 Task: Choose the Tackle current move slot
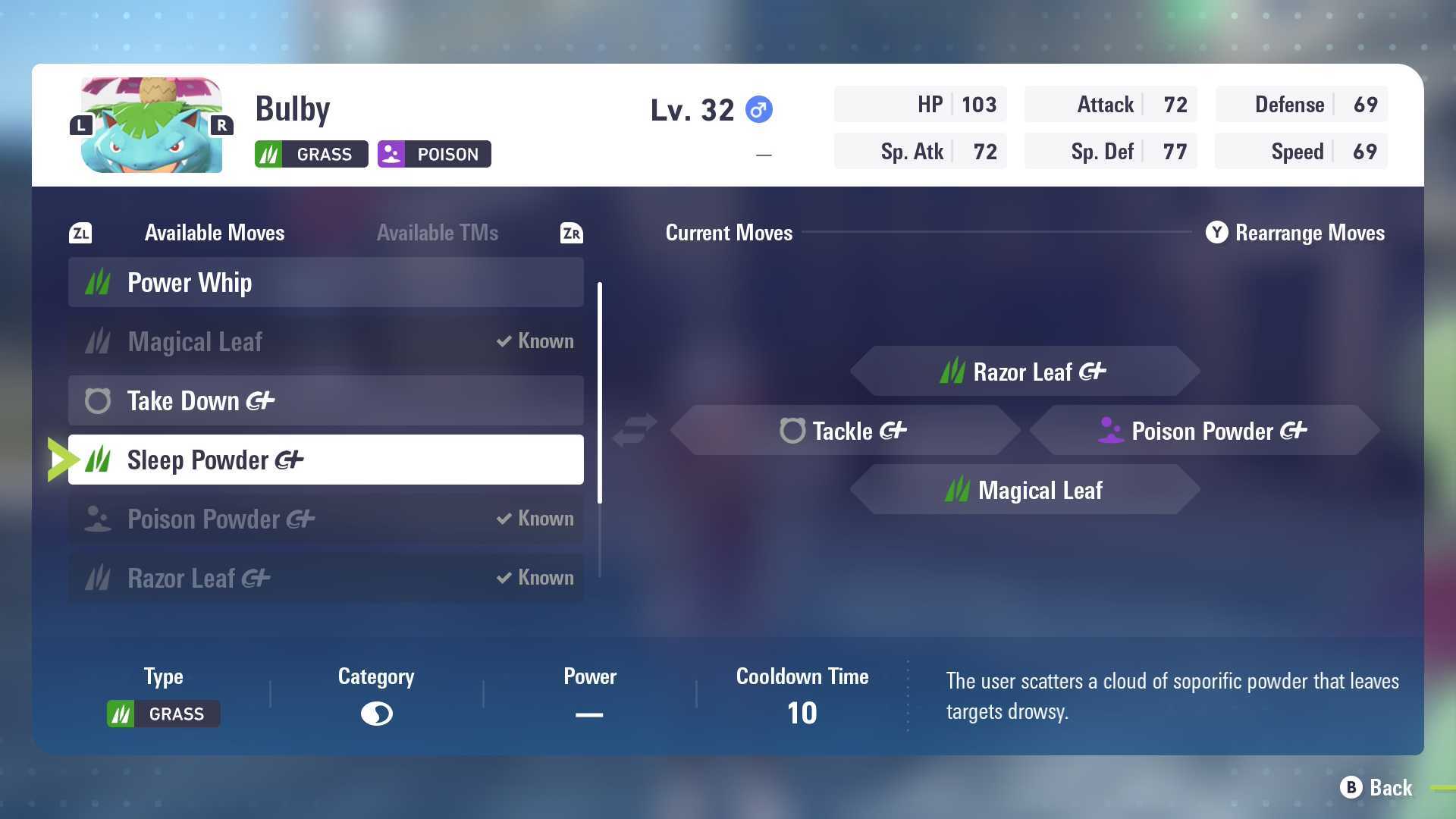[844, 431]
